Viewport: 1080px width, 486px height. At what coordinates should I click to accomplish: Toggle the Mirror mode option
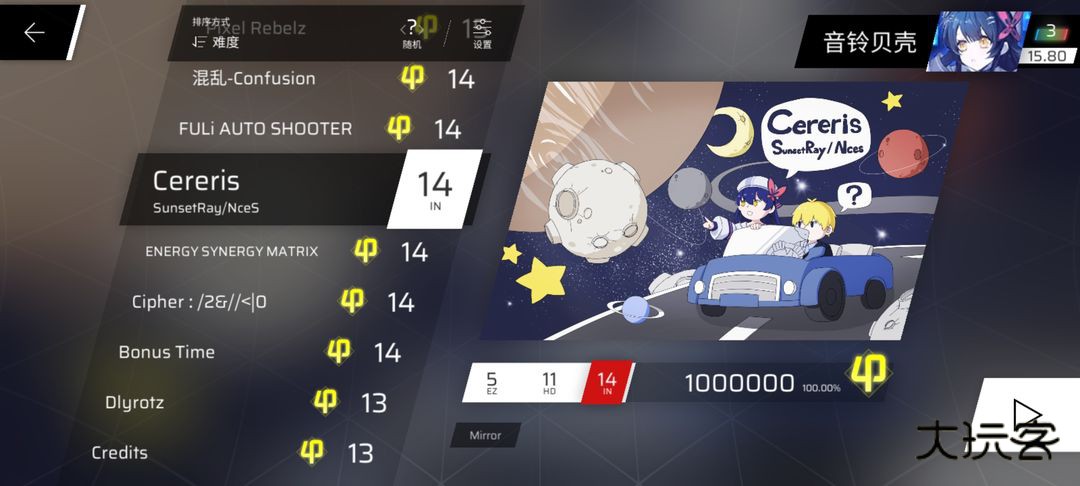coord(485,435)
